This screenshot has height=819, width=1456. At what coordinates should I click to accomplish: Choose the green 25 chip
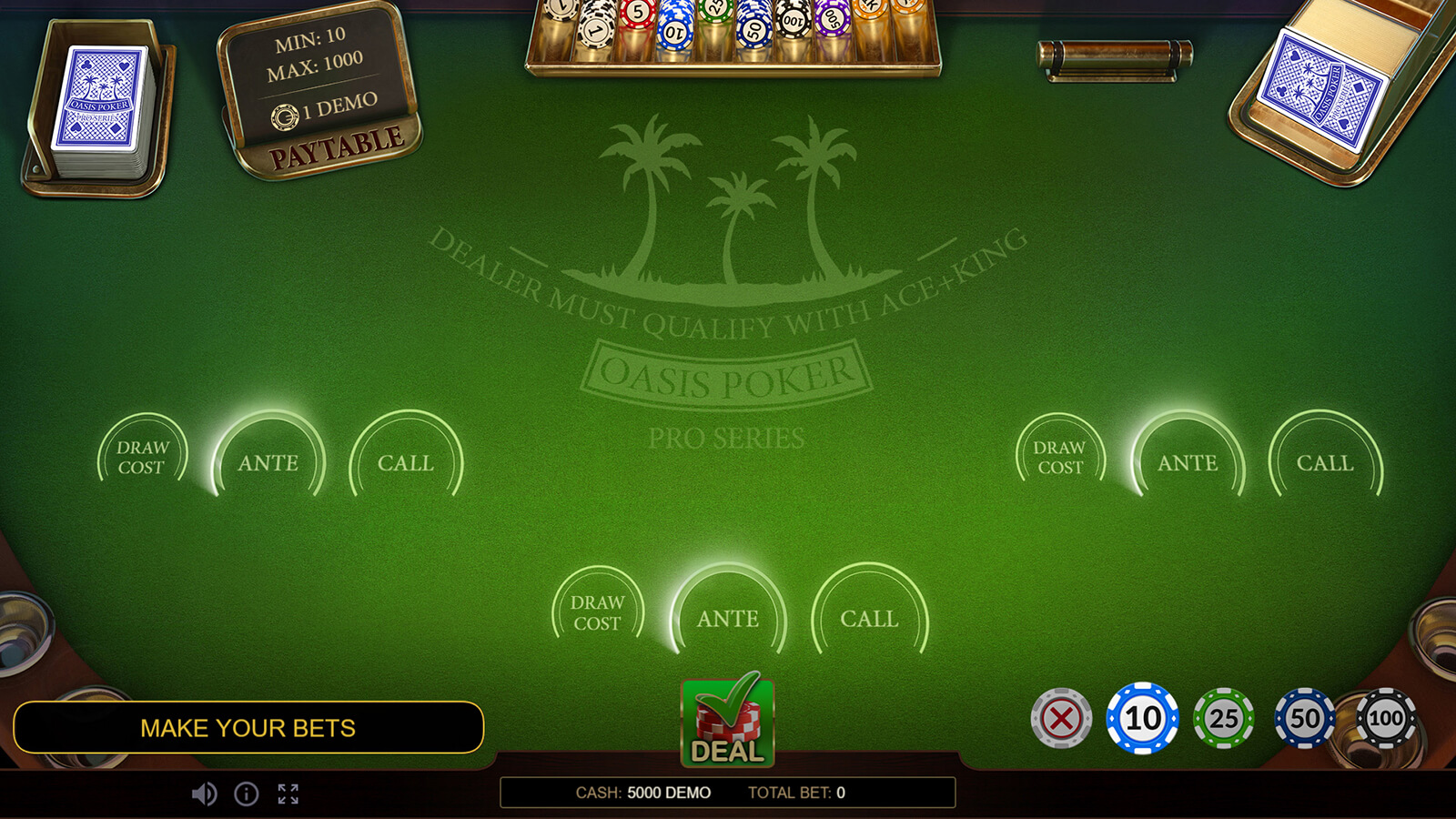1223,718
